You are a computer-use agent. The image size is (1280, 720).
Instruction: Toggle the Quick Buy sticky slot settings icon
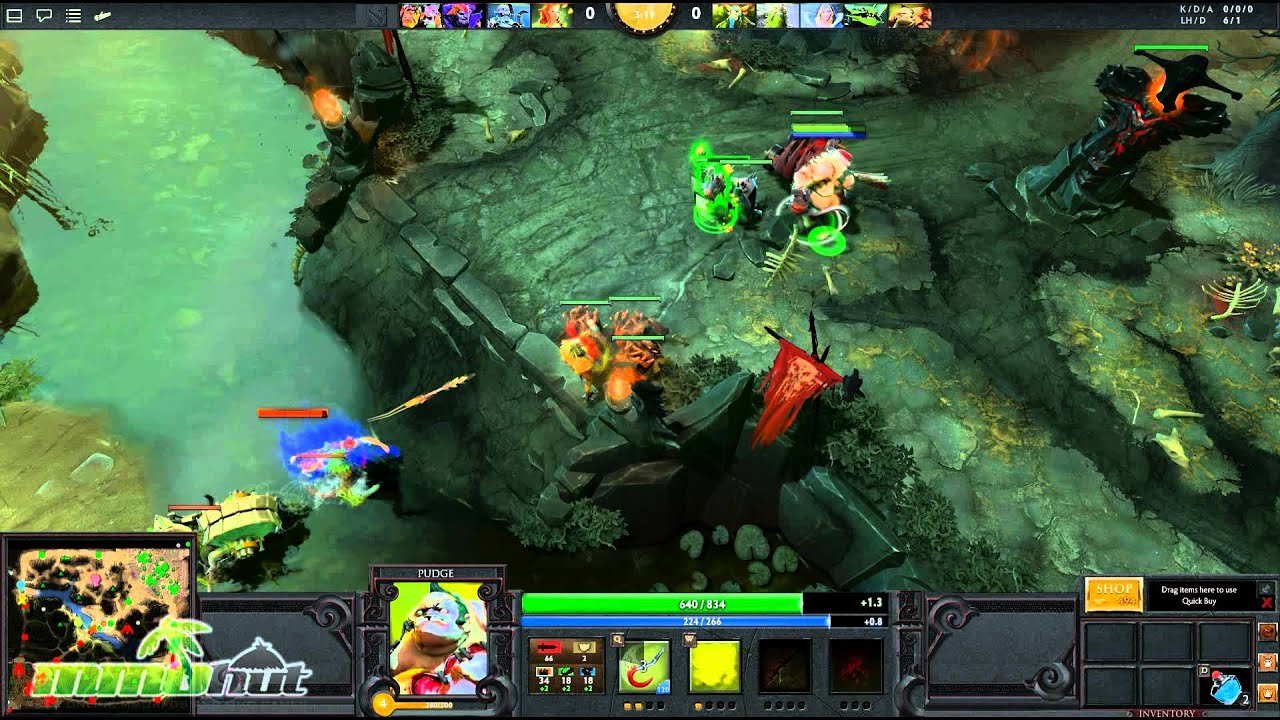point(1264,590)
